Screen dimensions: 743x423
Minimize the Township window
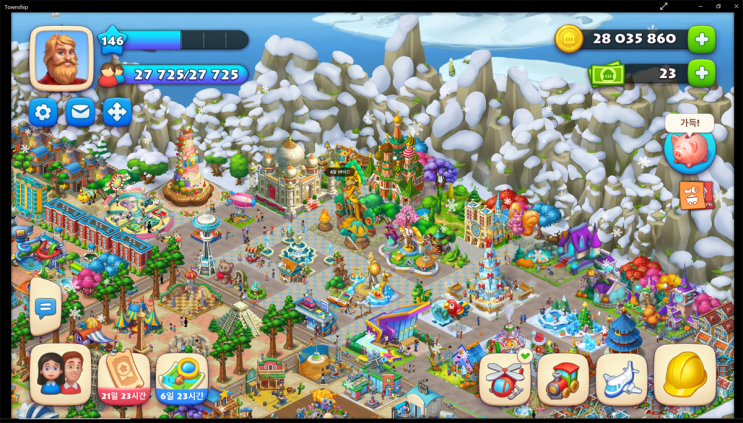[700, 6]
